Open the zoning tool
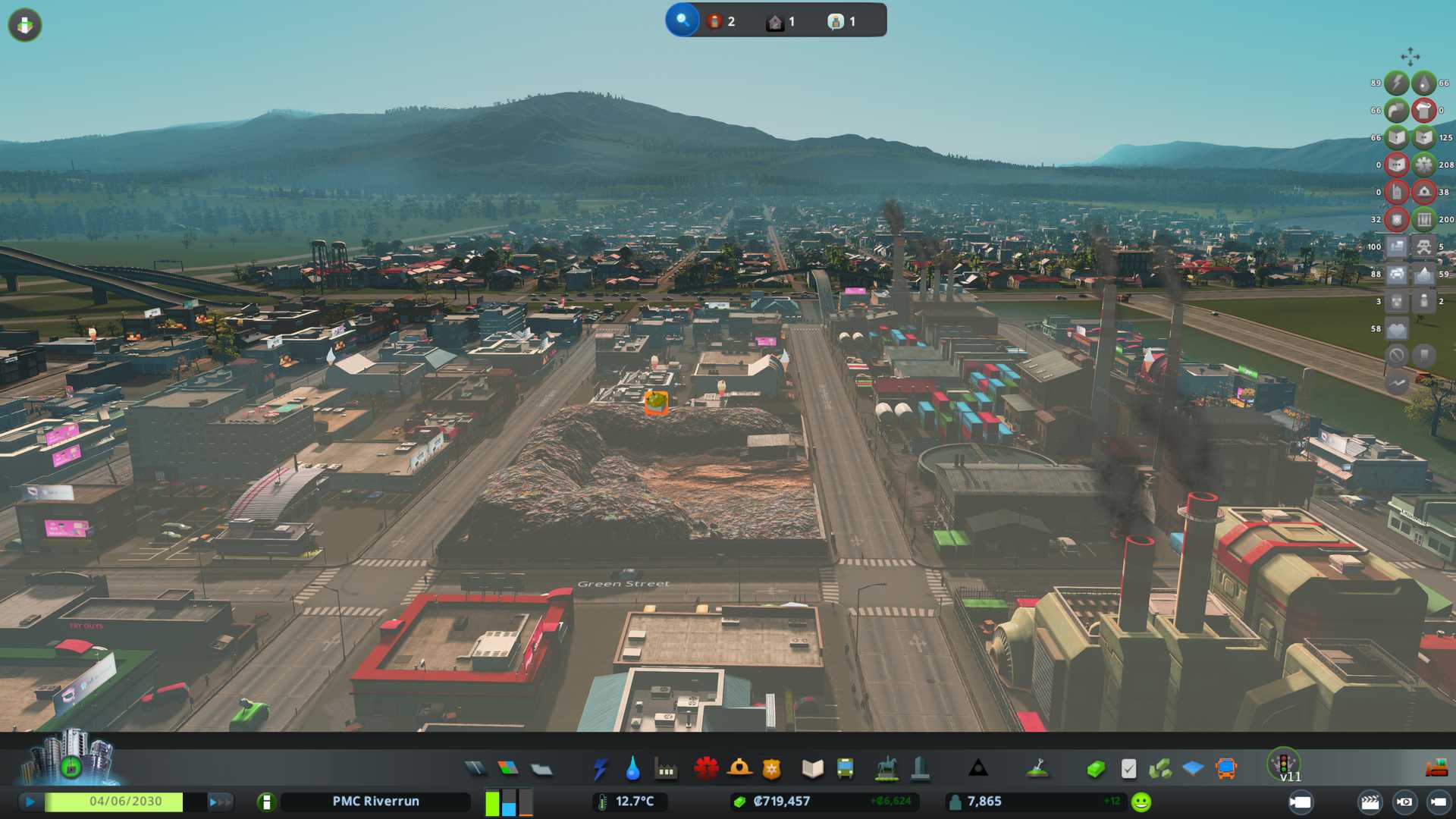Screen dimensions: 1456x819 tap(508, 769)
